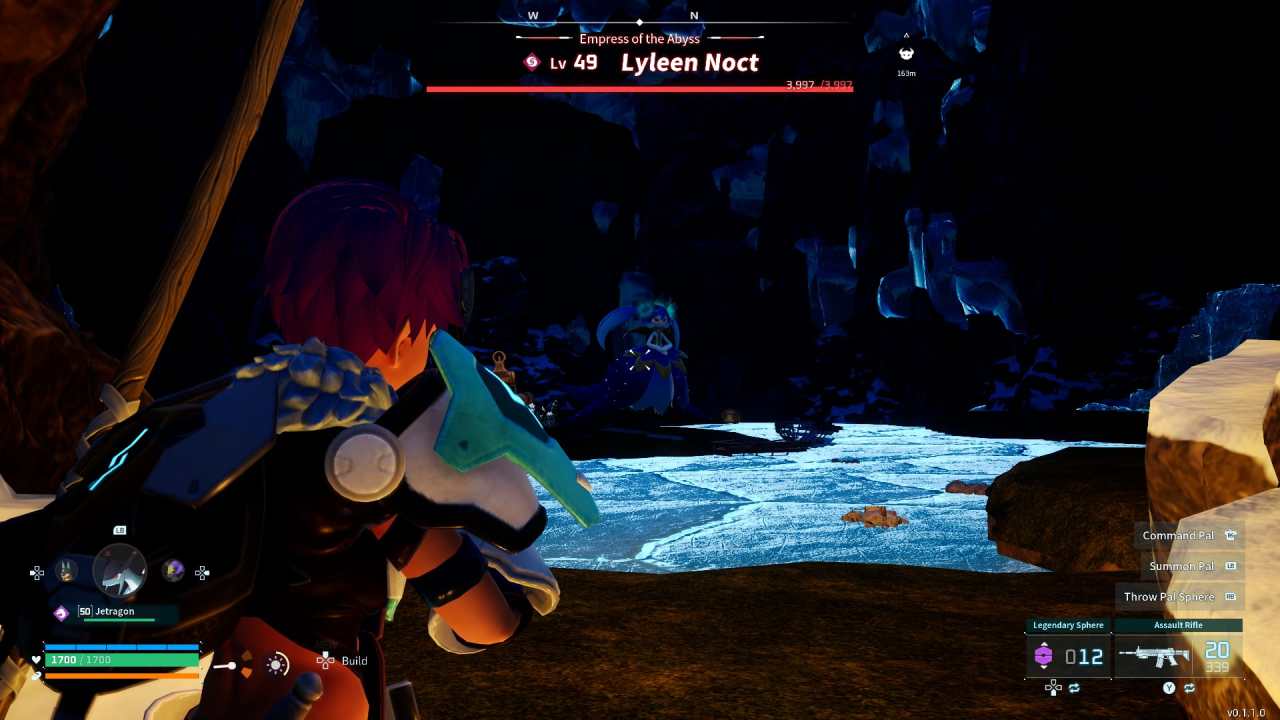This screenshot has width=1280, height=720.
Task: Click the boss skull marker showing 163m
Action: pyautogui.click(x=907, y=52)
